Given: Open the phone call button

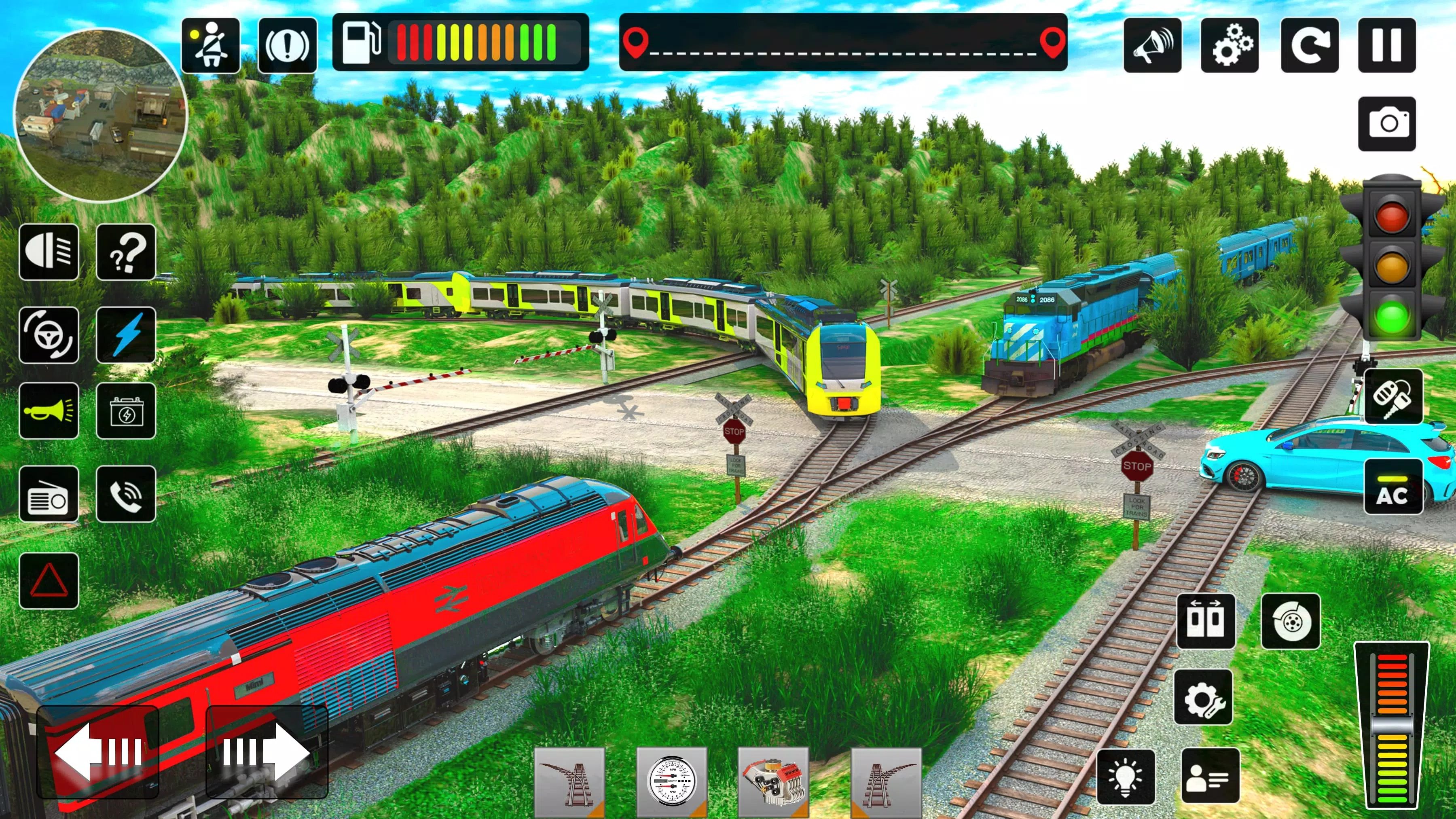Looking at the screenshot, I should (x=125, y=494).
